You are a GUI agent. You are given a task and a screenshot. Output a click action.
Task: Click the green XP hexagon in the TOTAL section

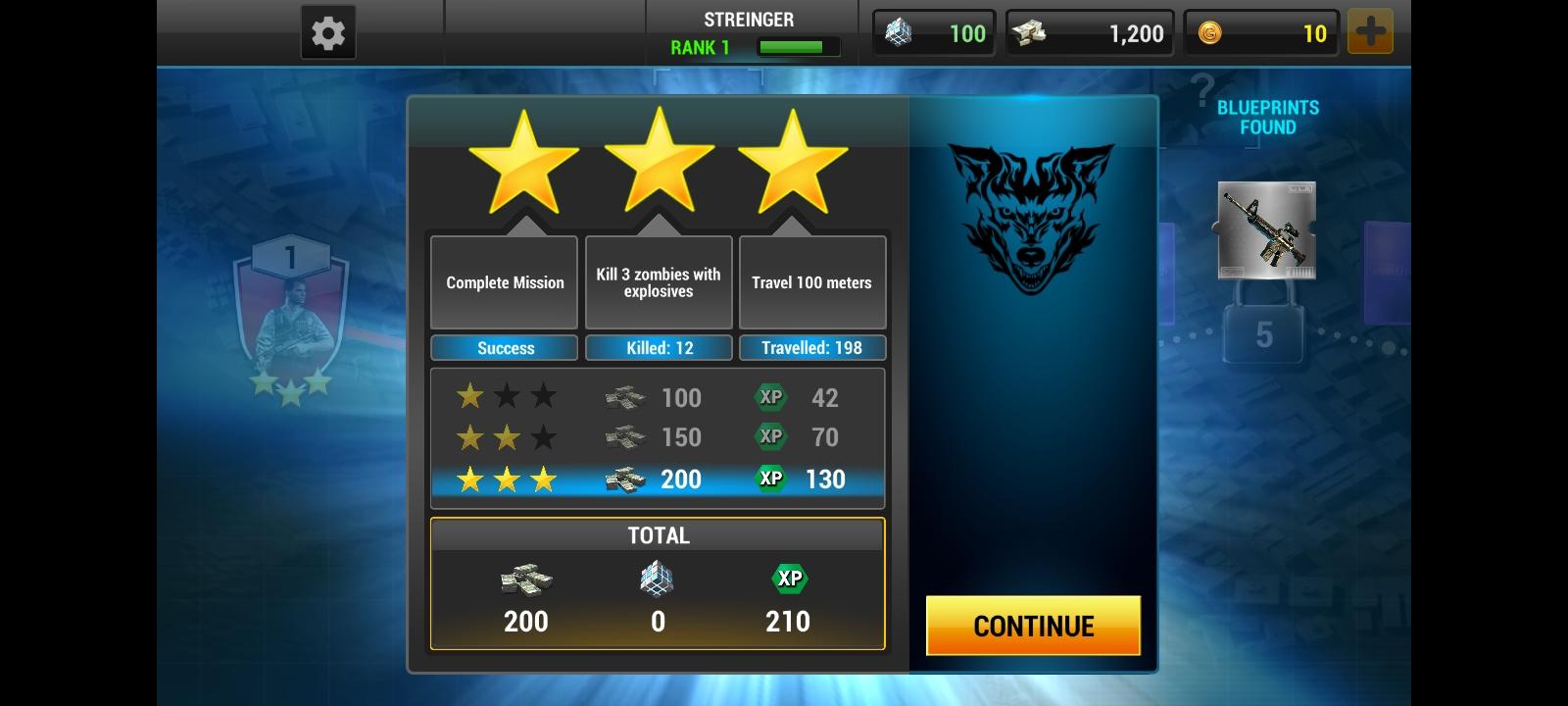coord(789,580)
